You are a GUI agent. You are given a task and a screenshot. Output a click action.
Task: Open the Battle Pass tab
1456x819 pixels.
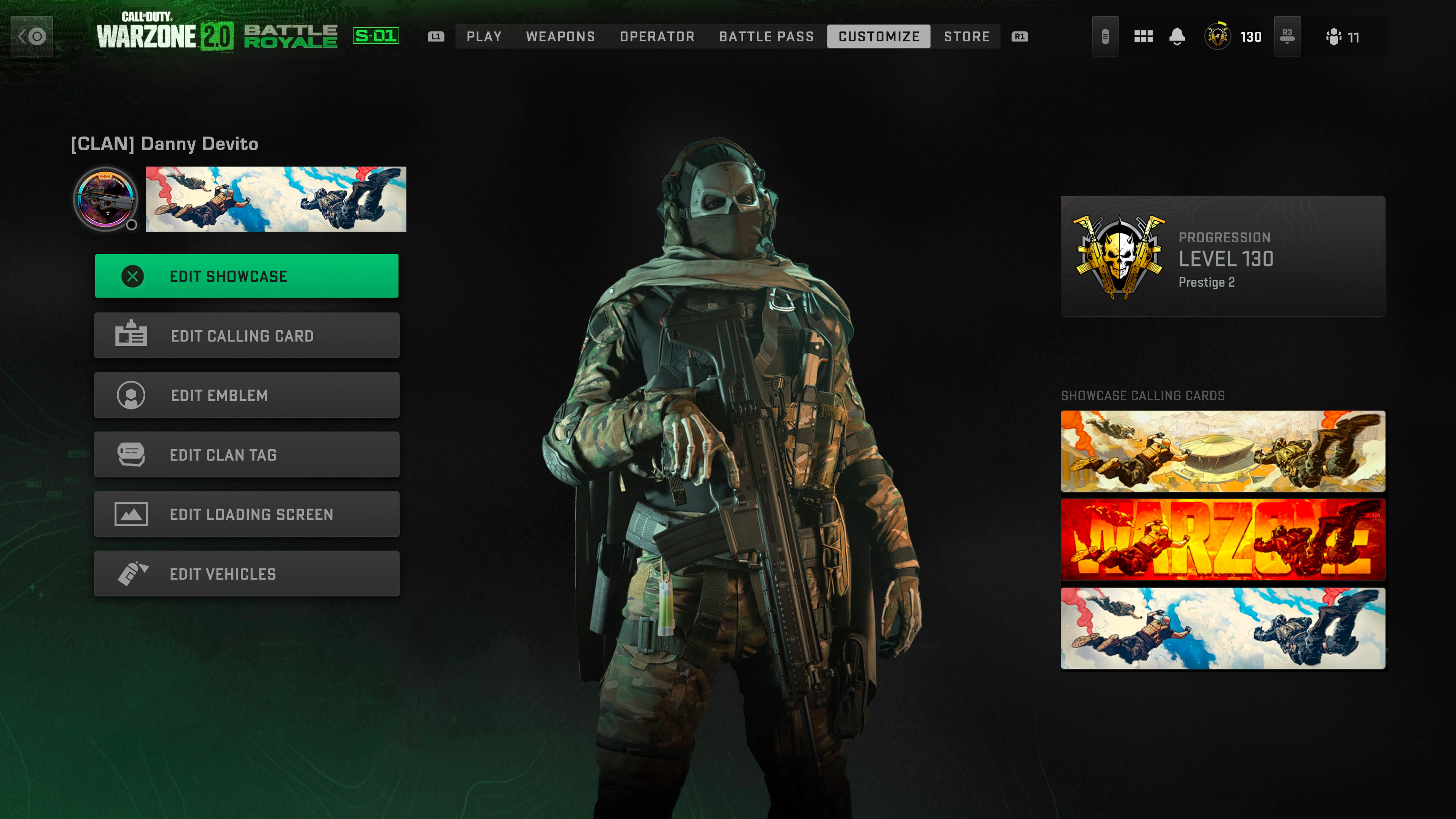(766, 36)
